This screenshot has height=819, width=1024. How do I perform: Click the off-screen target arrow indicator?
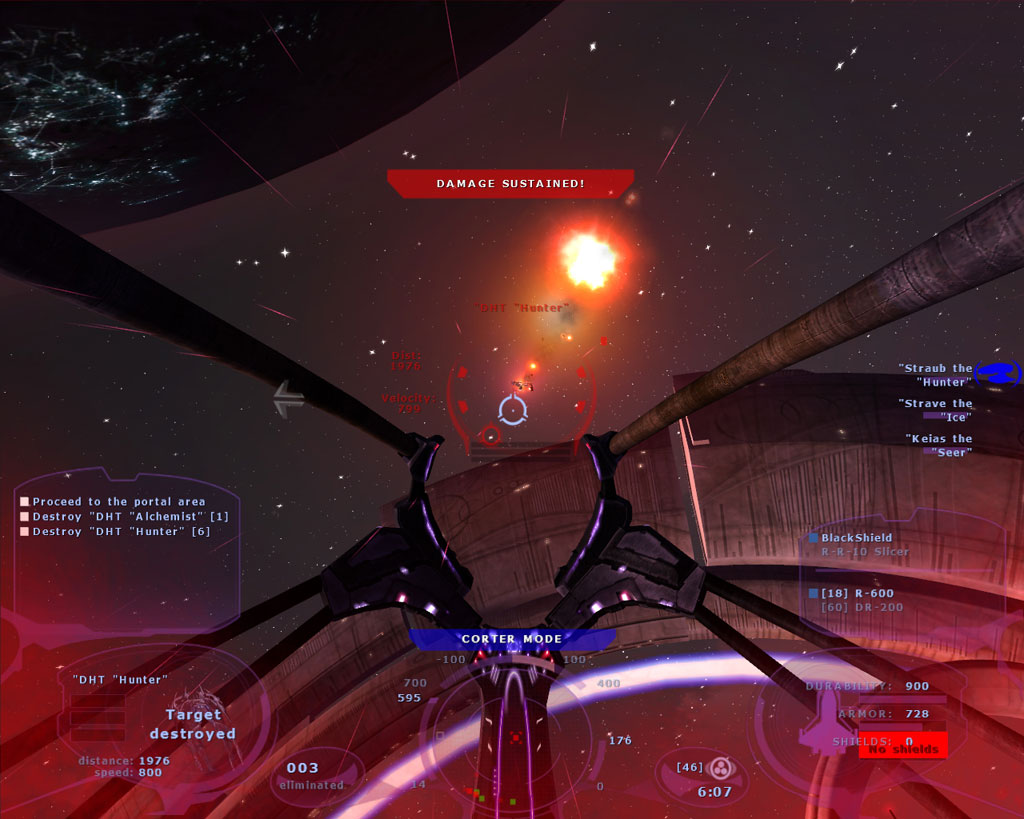pos(289,399)
